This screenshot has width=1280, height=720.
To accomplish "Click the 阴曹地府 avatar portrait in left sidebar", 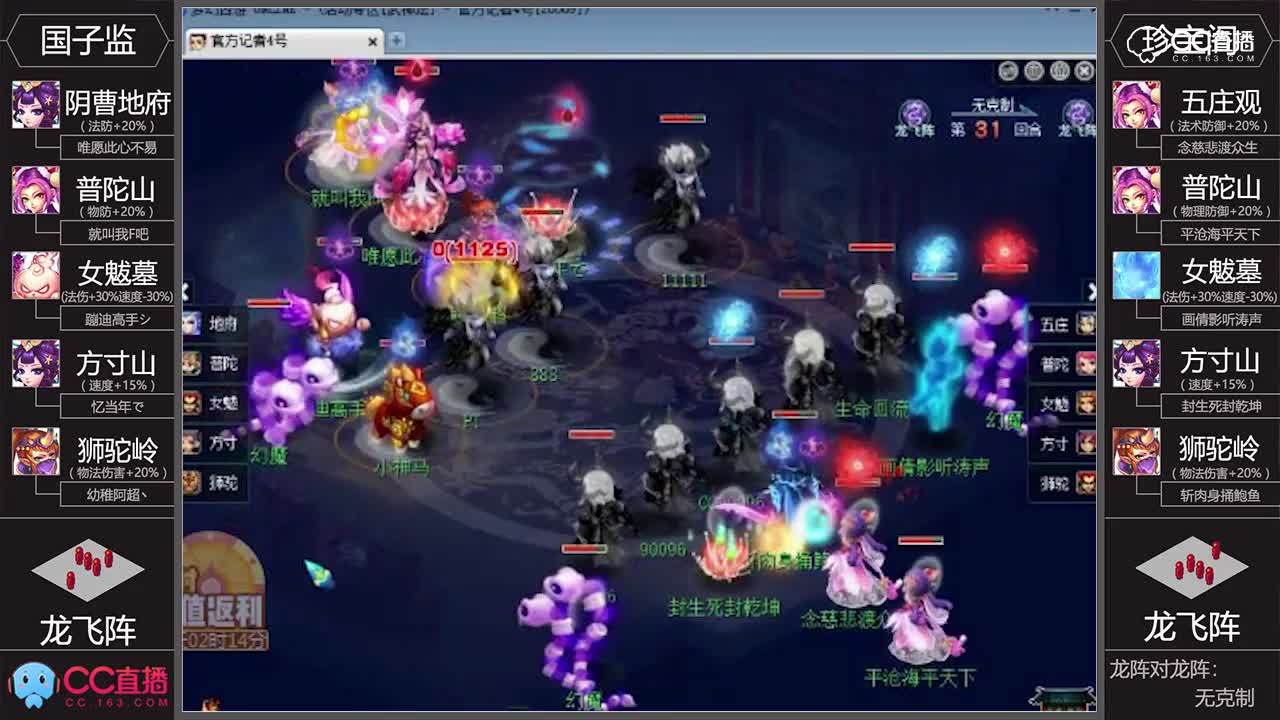I will point(35,105).
